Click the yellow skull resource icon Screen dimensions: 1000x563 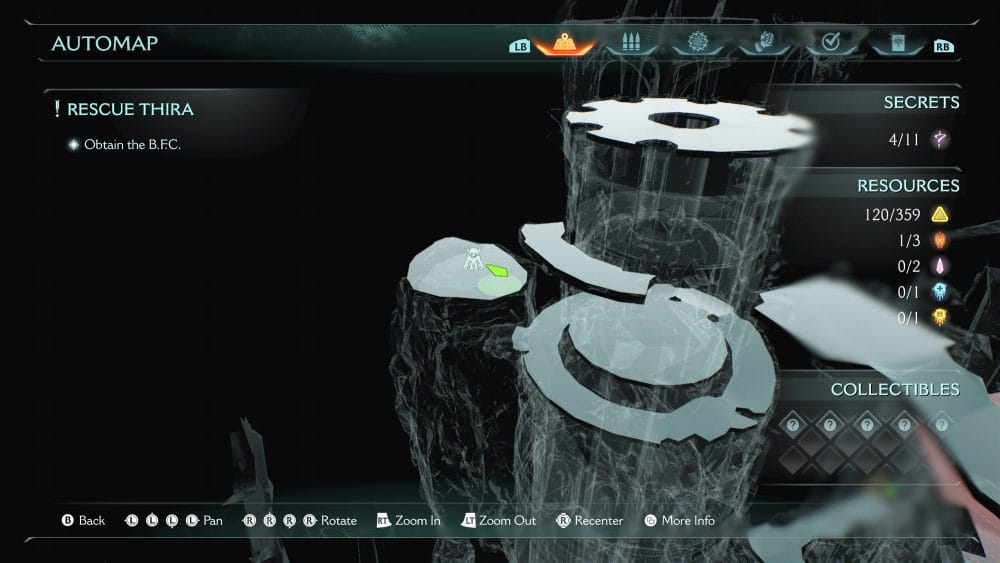tap(940, 318)
